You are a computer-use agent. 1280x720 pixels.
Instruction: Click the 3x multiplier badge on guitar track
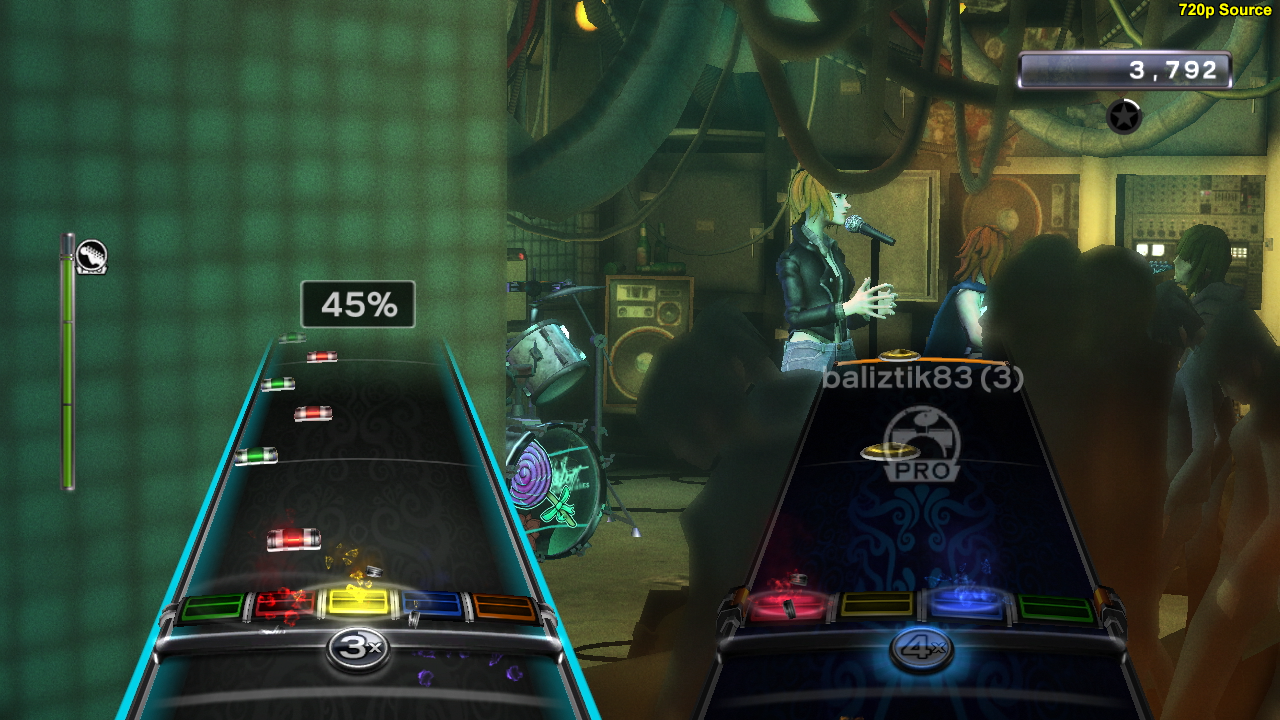point(357,648)
